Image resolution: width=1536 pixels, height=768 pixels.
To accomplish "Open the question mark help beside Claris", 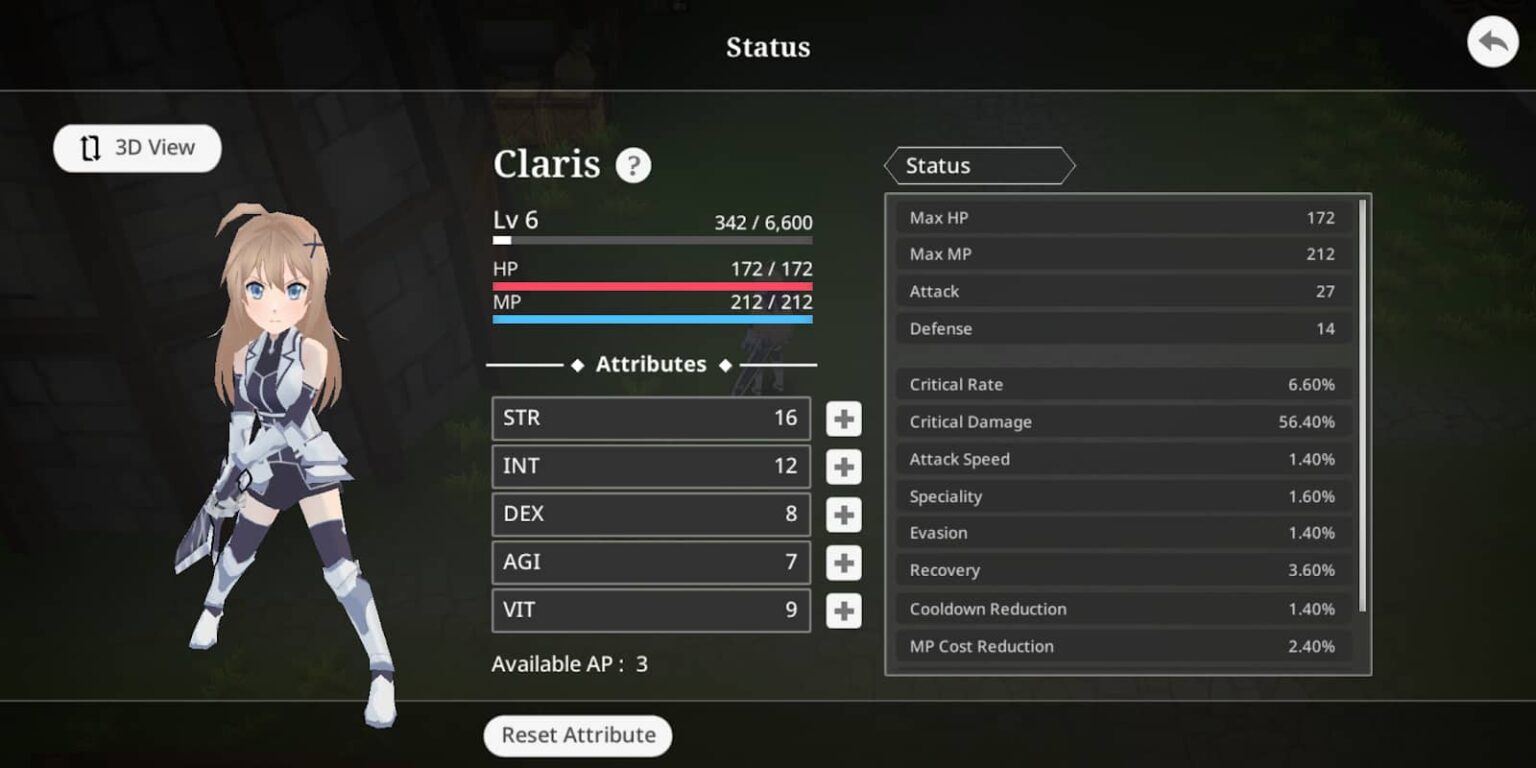I will tap(633, 165).
